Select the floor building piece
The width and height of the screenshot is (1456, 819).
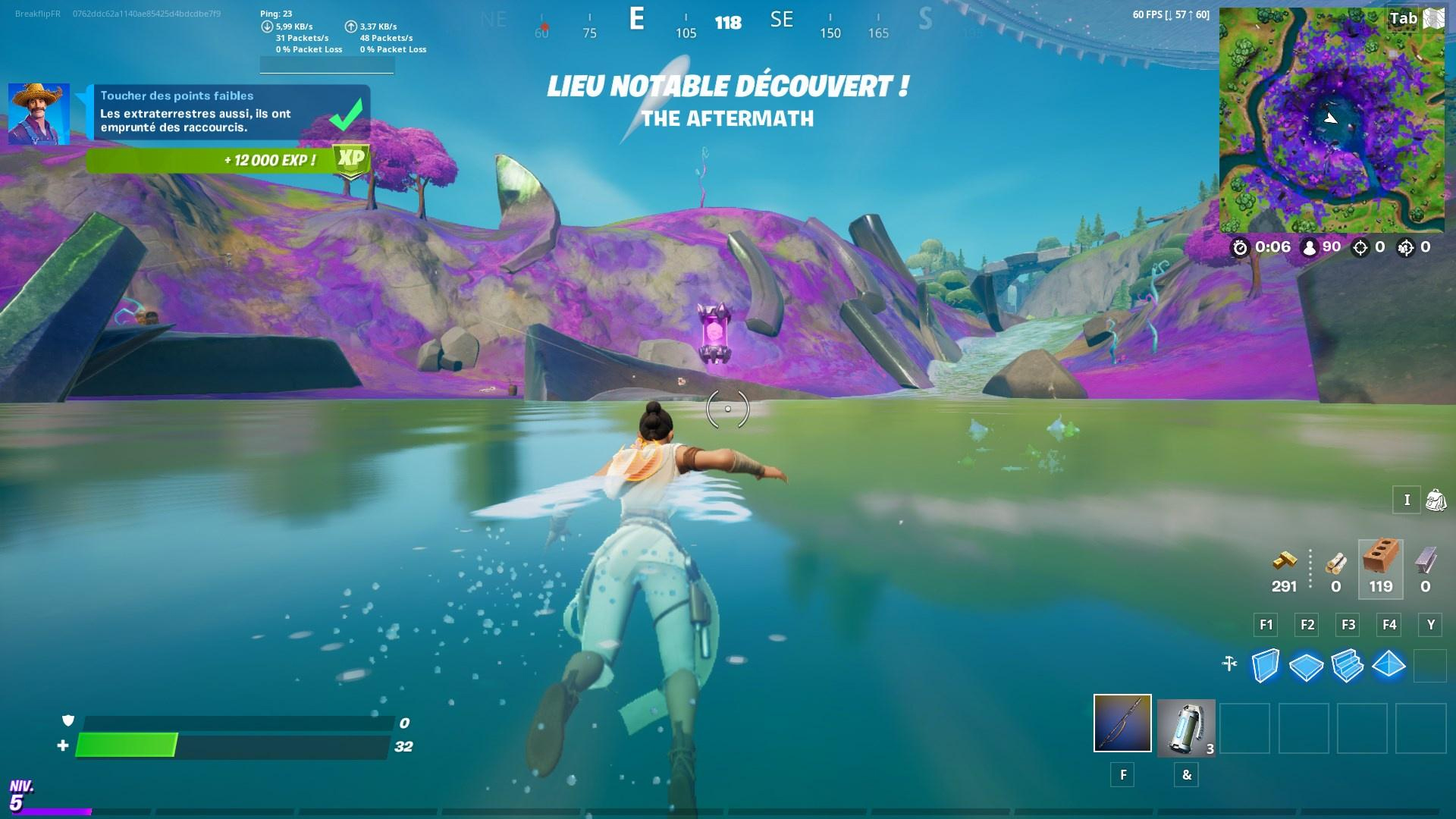click(x=1306, y=667)
